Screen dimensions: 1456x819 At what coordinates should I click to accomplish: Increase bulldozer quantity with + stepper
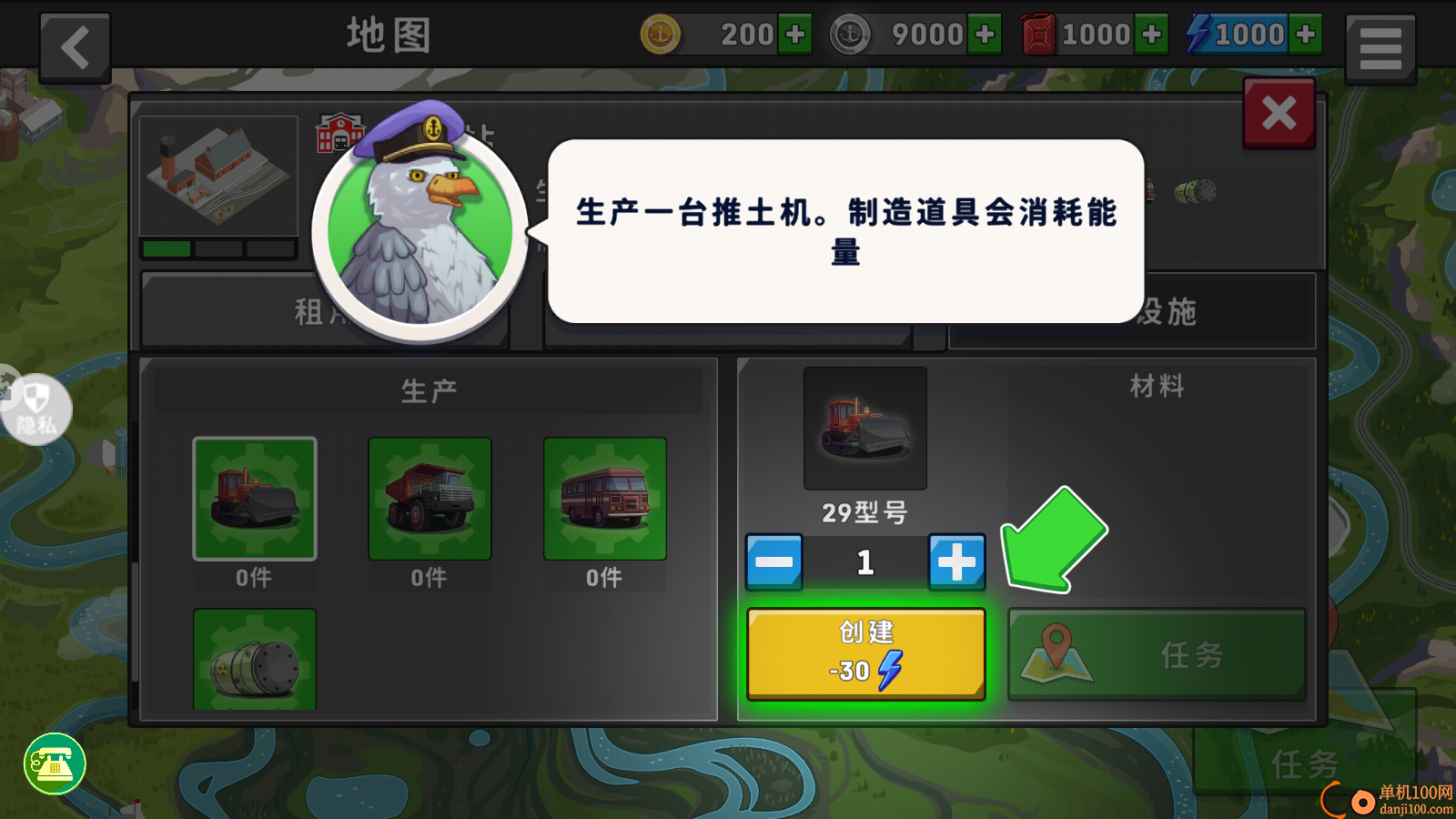956,561
